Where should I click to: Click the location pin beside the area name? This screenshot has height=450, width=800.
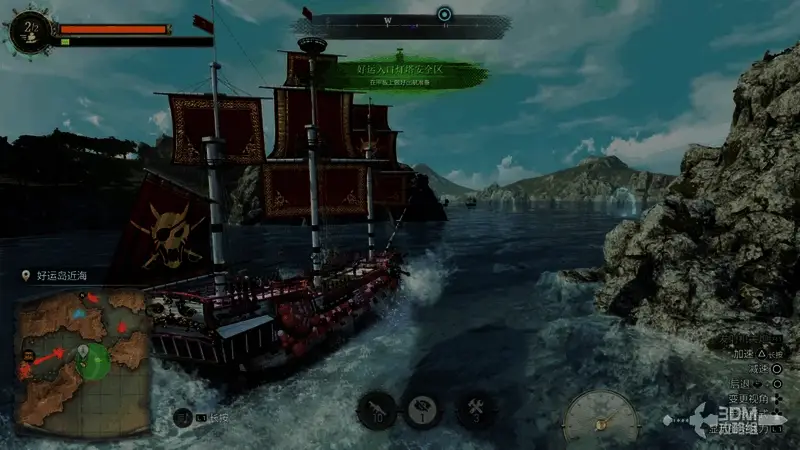pos(26,274)
